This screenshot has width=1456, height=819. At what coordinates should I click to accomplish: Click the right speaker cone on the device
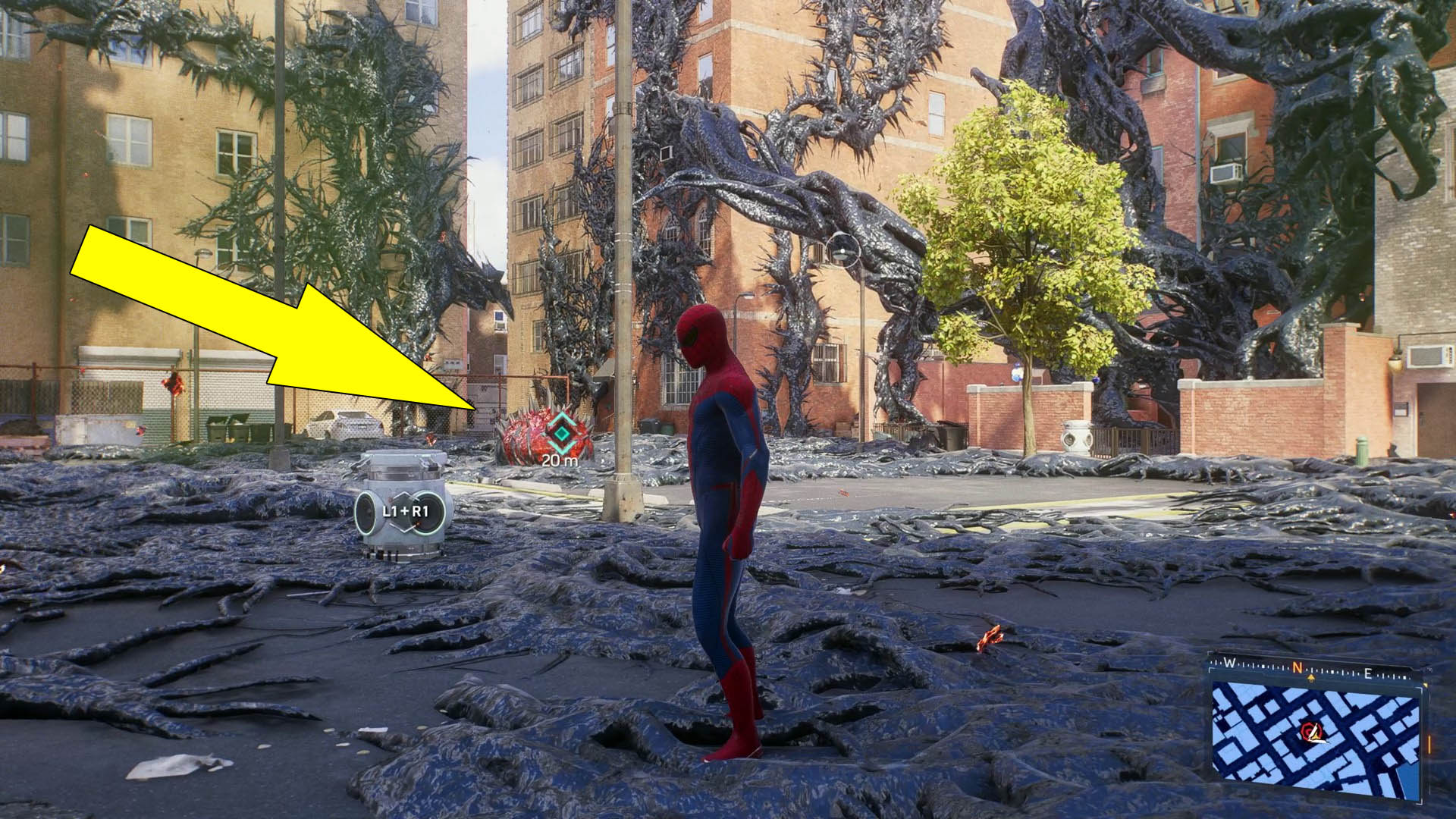(428, 513)
